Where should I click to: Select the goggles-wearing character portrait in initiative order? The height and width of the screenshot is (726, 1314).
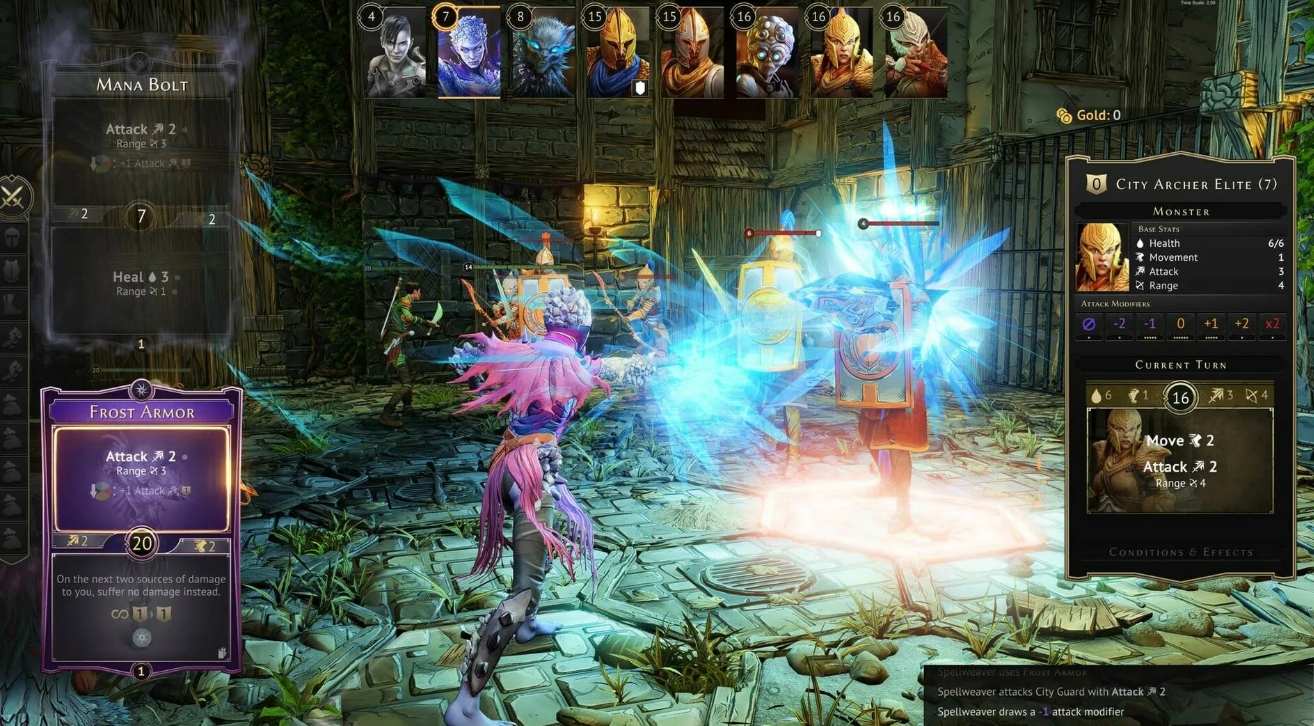click(x=766, y=55)
